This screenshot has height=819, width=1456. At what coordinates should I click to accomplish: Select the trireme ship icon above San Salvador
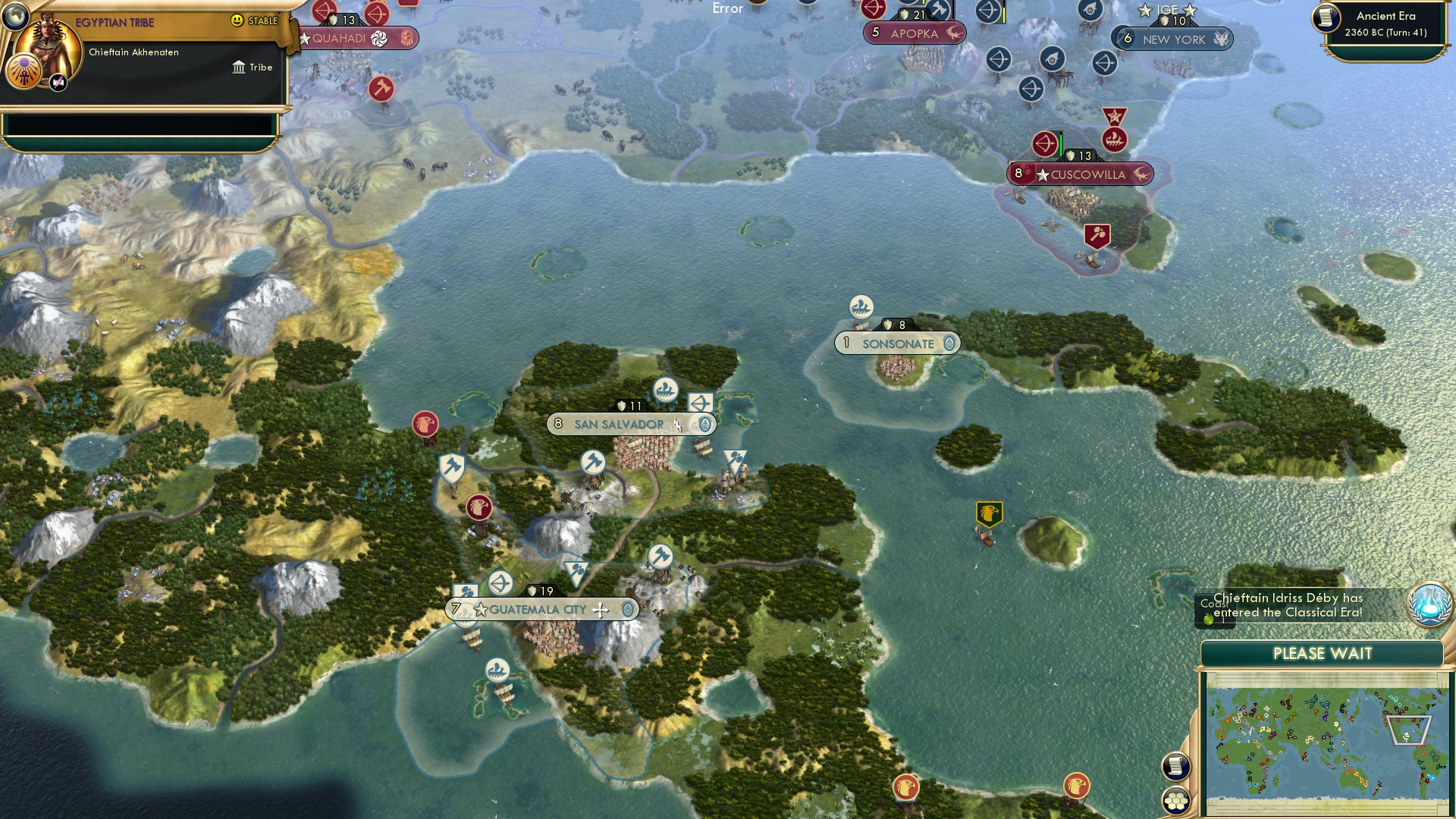667,388
